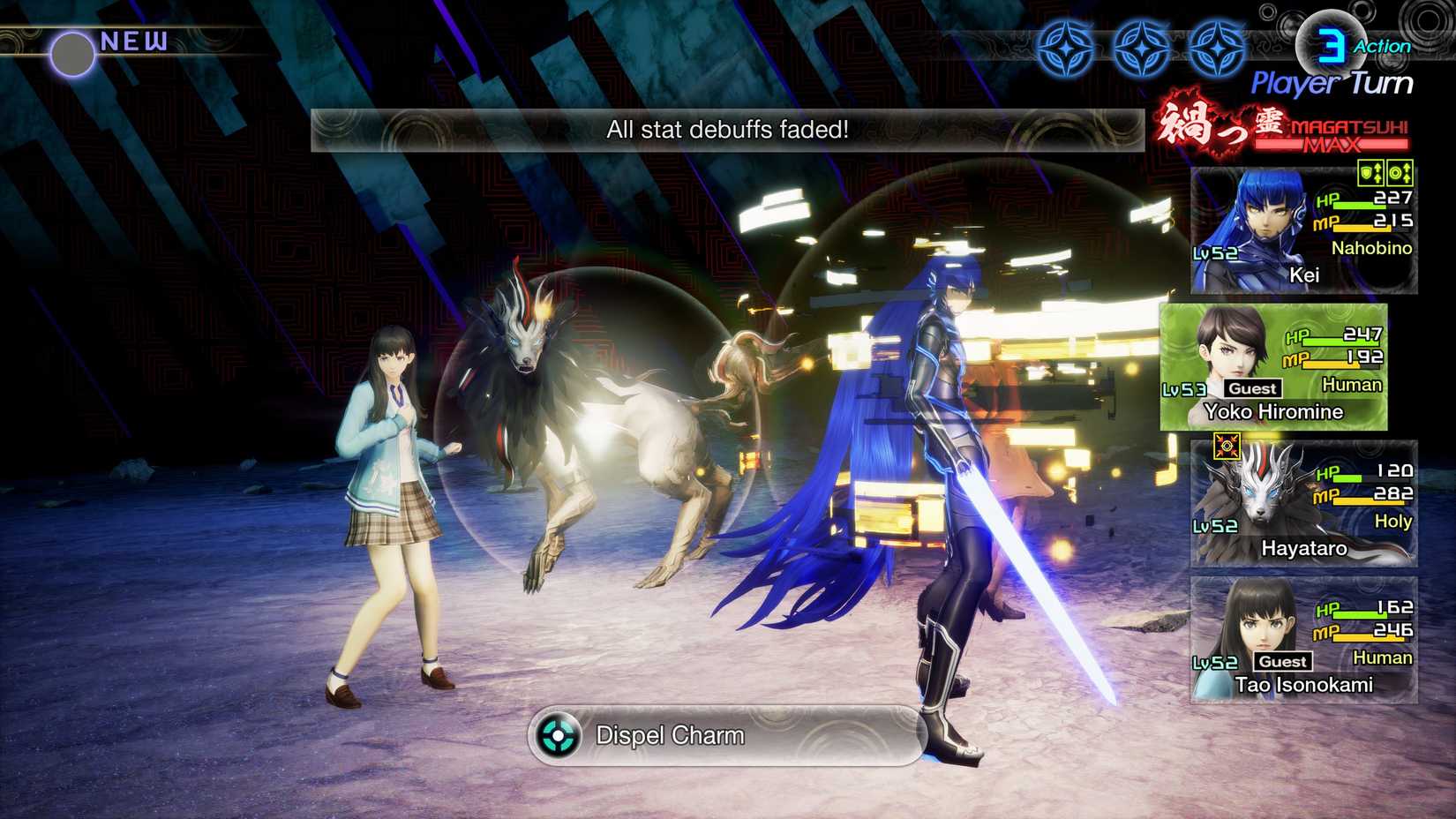Click the status ailment icon on Hayataro's panel
The width and height of the screenshot is (1456, 819).
(1227, 447)
